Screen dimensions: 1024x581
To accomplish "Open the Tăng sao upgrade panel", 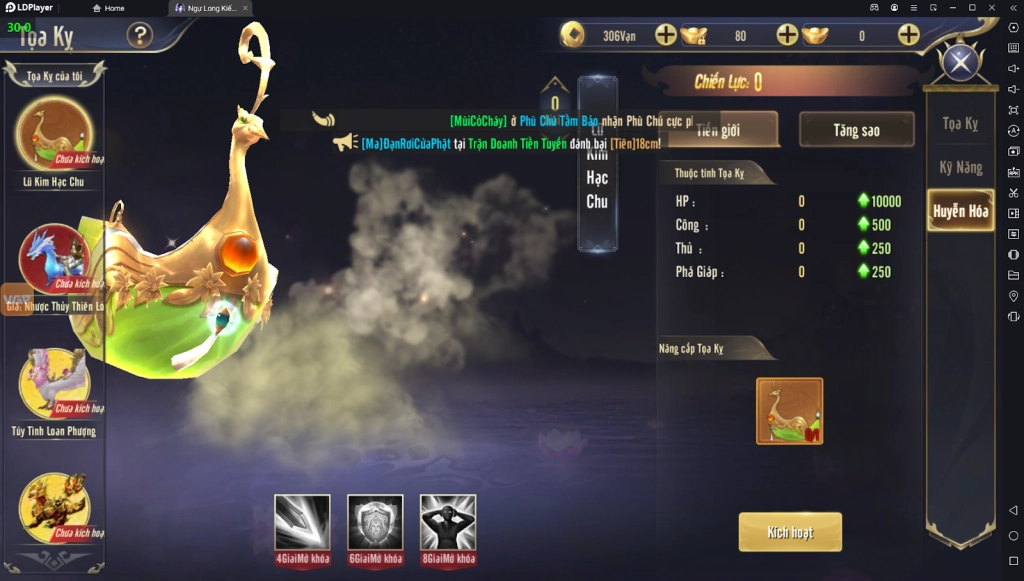I will pos(856,130).
